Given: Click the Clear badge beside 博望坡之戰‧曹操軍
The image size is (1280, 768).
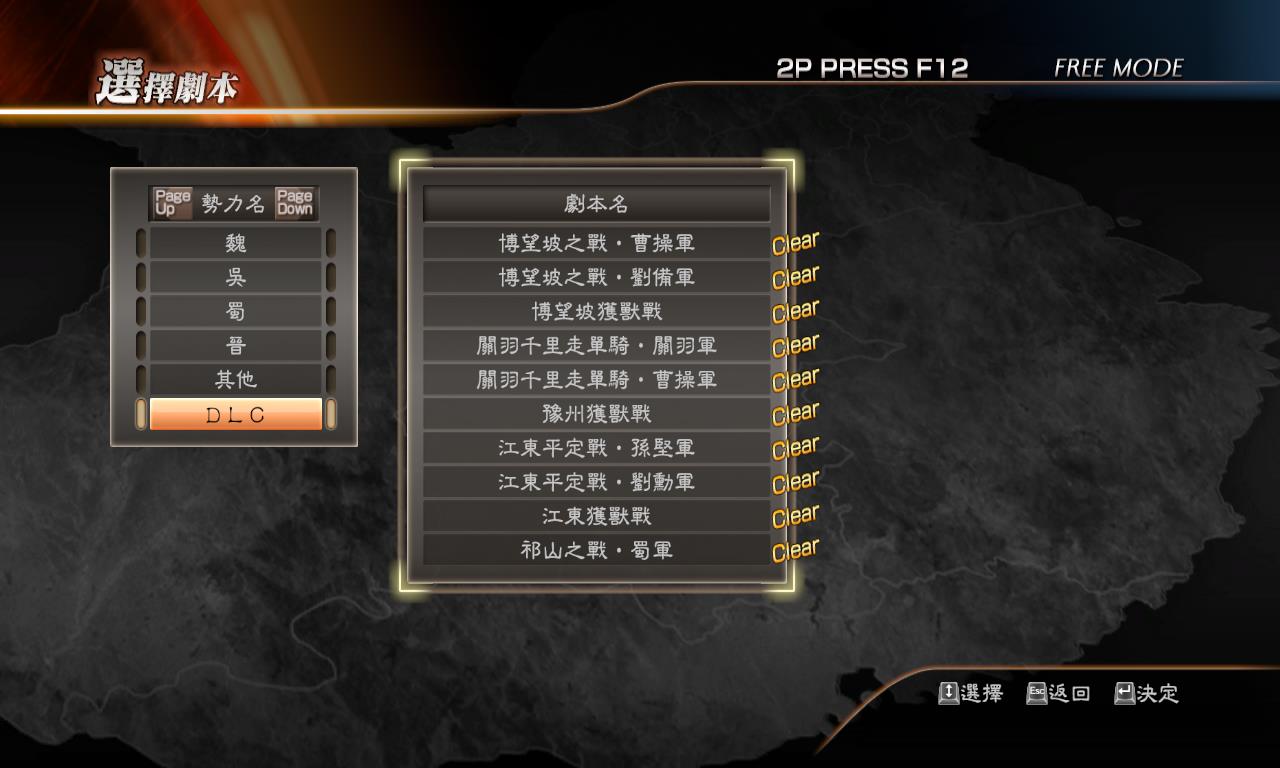Looking at the screenshot, I should tap(795, 242).
